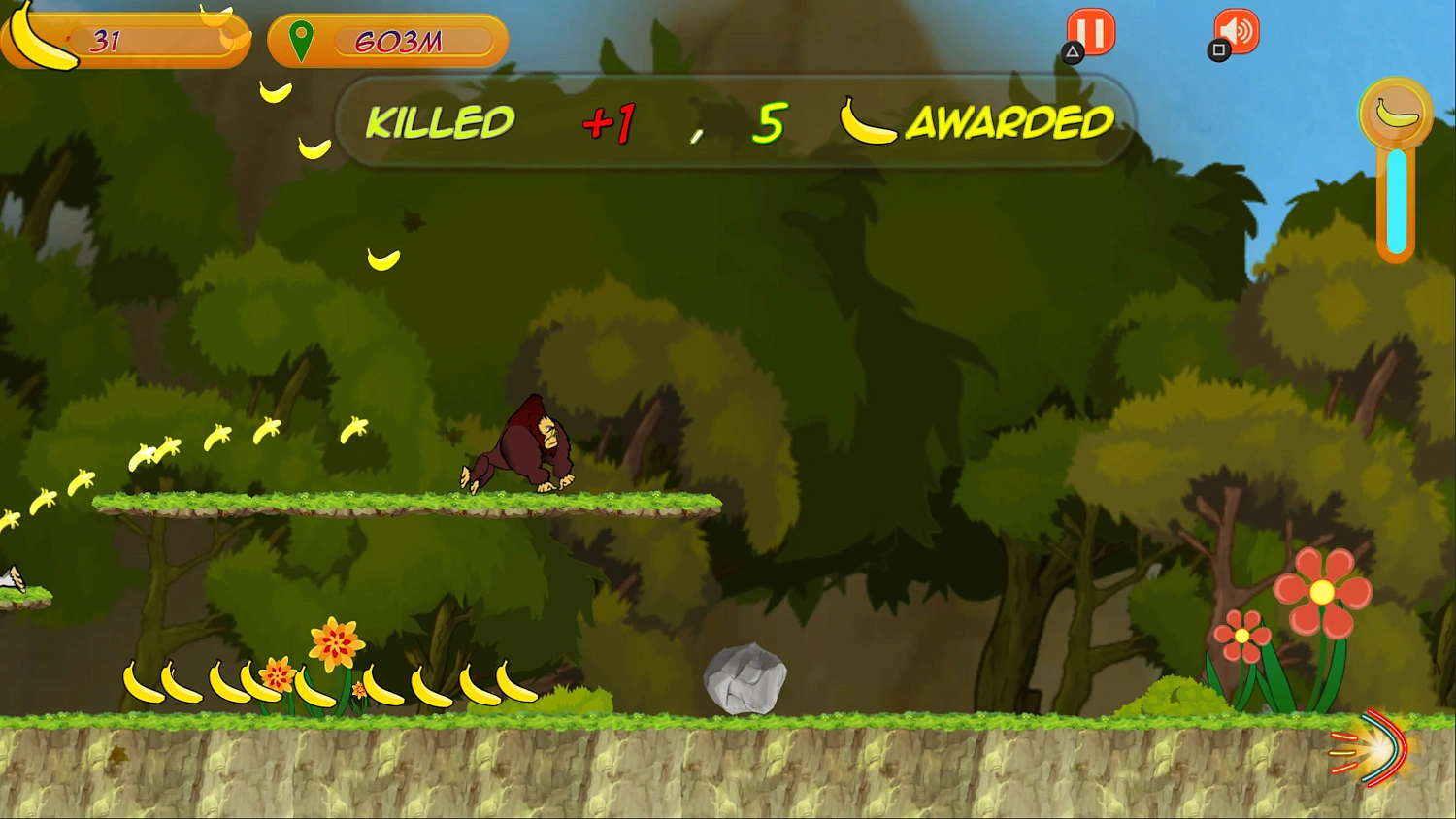Select the 603M distance display
The image size is (1456, 819).
[x=400, y=42]
